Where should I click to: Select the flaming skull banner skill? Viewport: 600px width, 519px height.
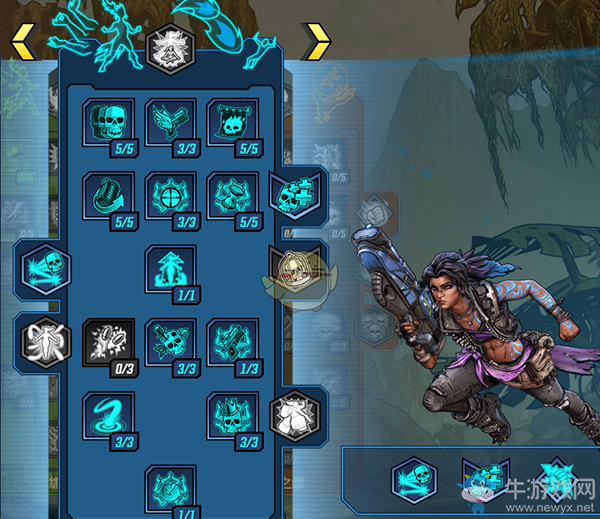pyautogui.click(x=227, y=123)
